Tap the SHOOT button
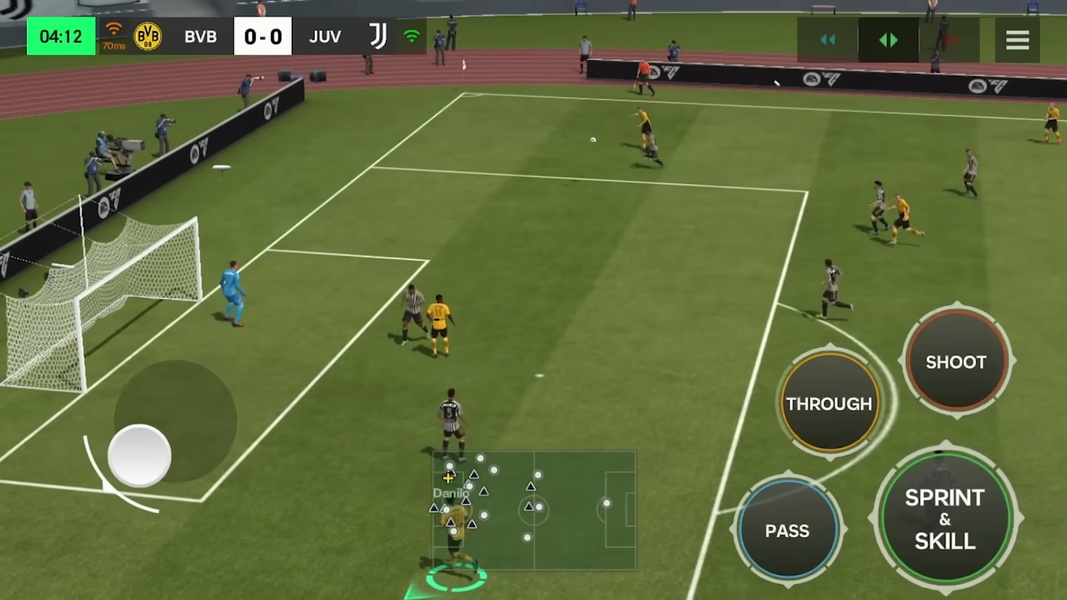The image size is (1067, 600). coord(955,362)
